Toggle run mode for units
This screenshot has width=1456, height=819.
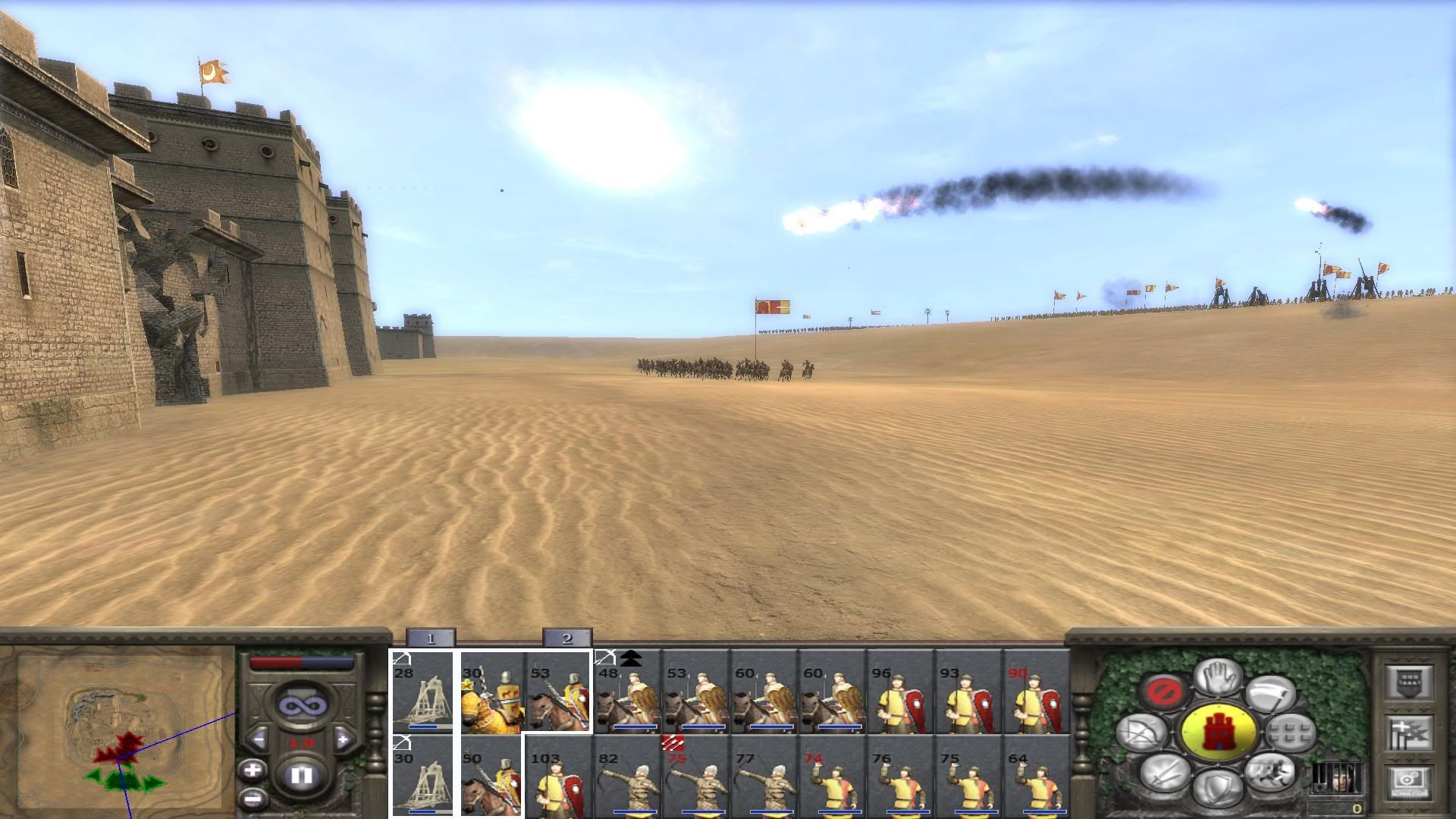(1269, 772)
